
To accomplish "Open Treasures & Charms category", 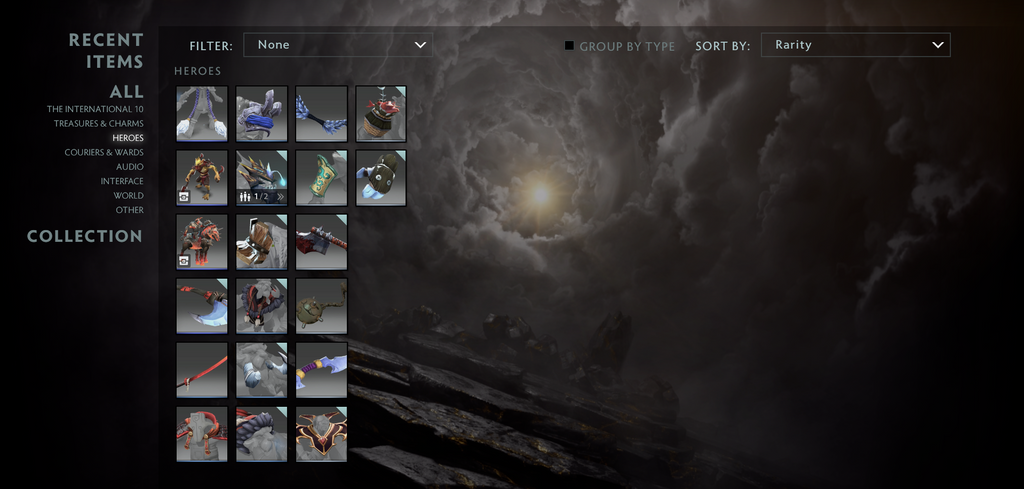I will (x=99, y=124).
